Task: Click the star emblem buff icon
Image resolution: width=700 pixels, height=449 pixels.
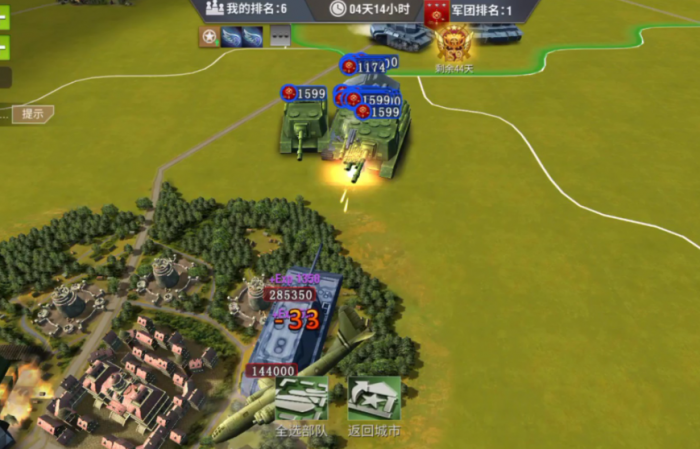Action: [209, 38]
